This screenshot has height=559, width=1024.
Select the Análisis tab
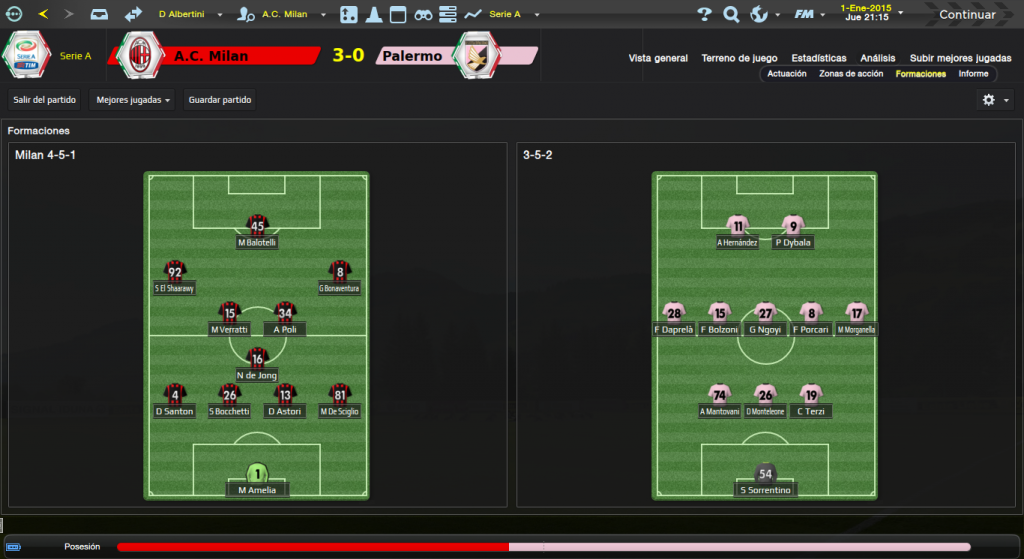click(877, 58)
